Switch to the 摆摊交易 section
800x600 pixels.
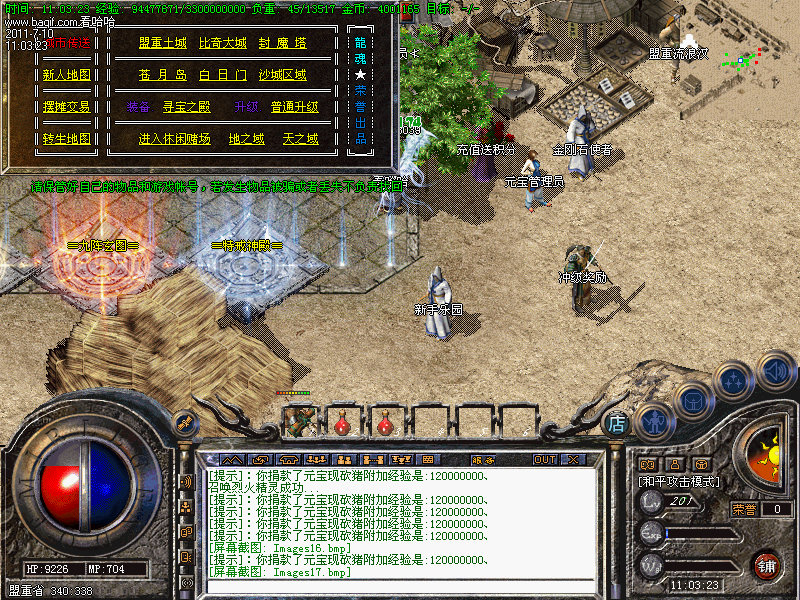coord(66,107)
